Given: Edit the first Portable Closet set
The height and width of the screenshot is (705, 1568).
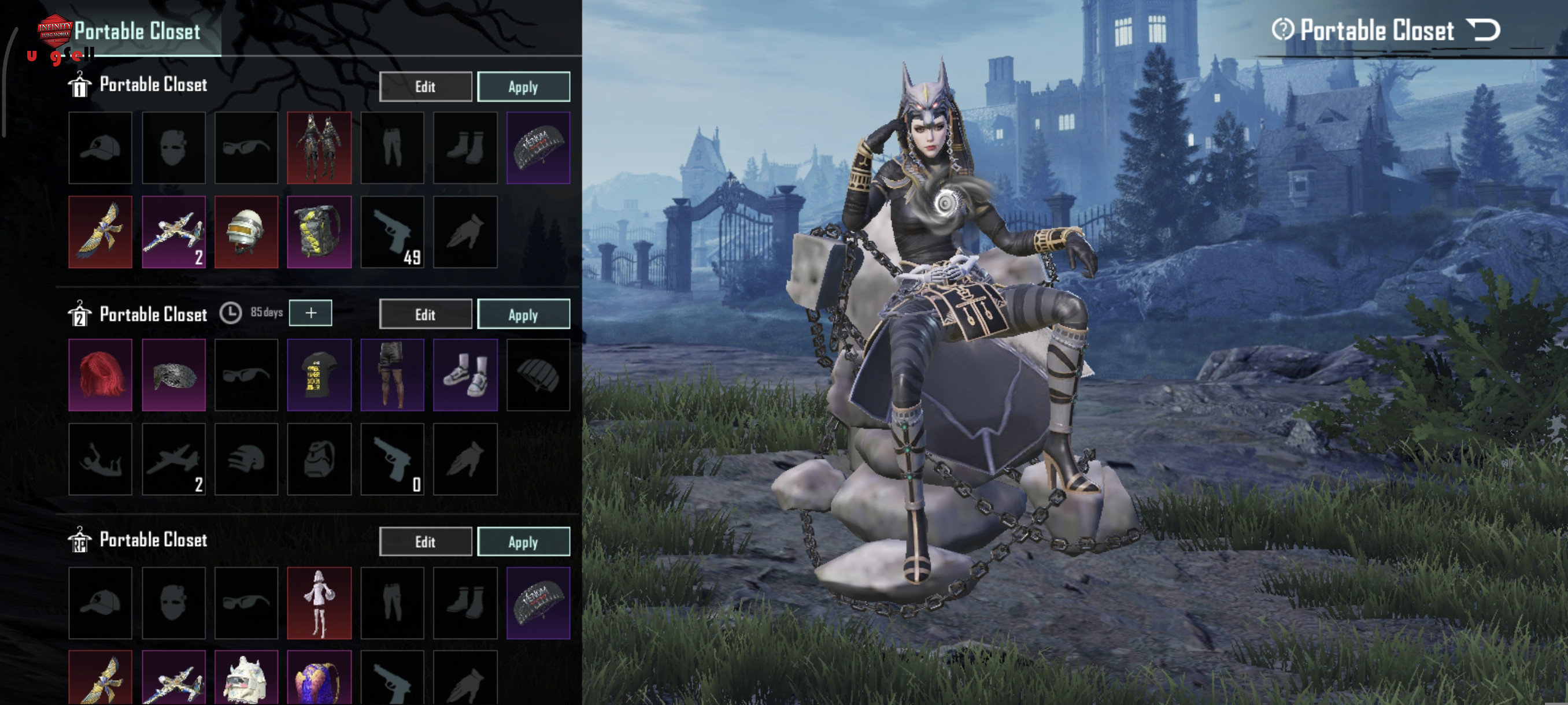Looking at the screenshot, I should (425, 86).
